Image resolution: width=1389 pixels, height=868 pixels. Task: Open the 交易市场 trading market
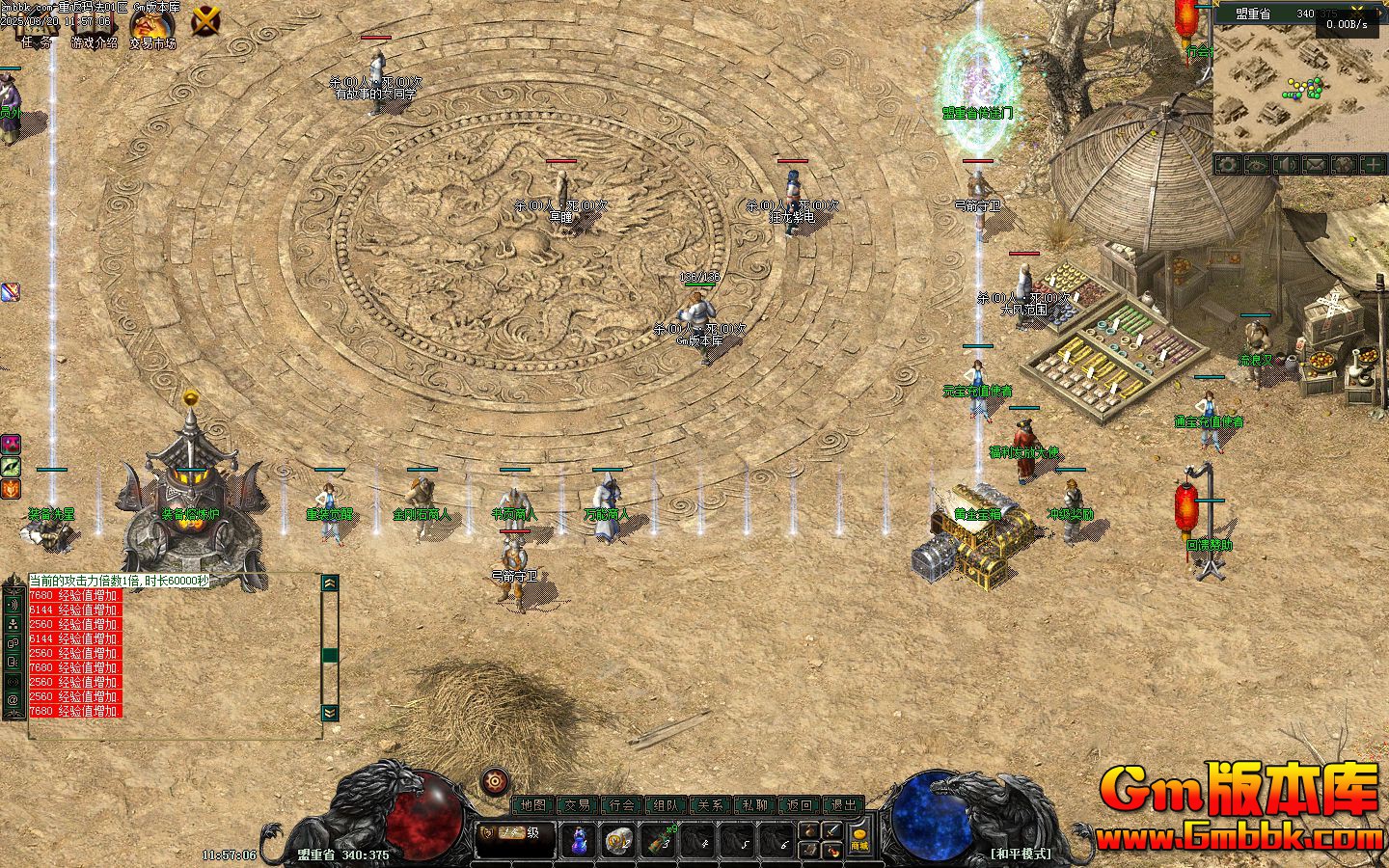pos(152,25)
